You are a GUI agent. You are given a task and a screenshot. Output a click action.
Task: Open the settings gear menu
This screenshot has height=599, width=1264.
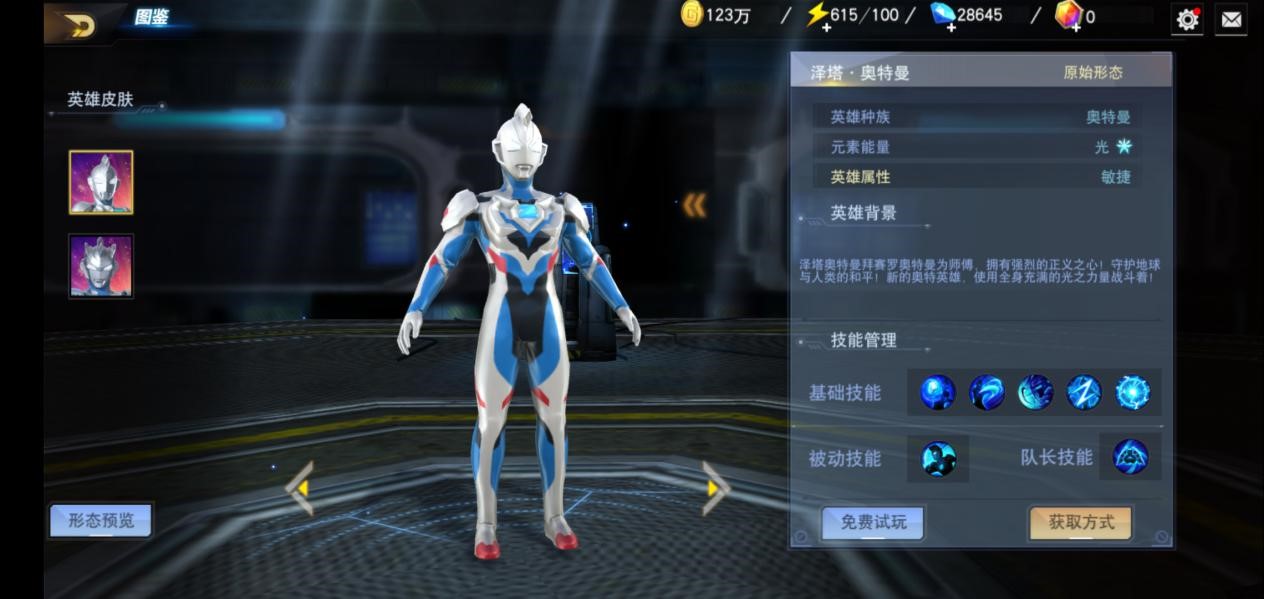(1187, 19)
